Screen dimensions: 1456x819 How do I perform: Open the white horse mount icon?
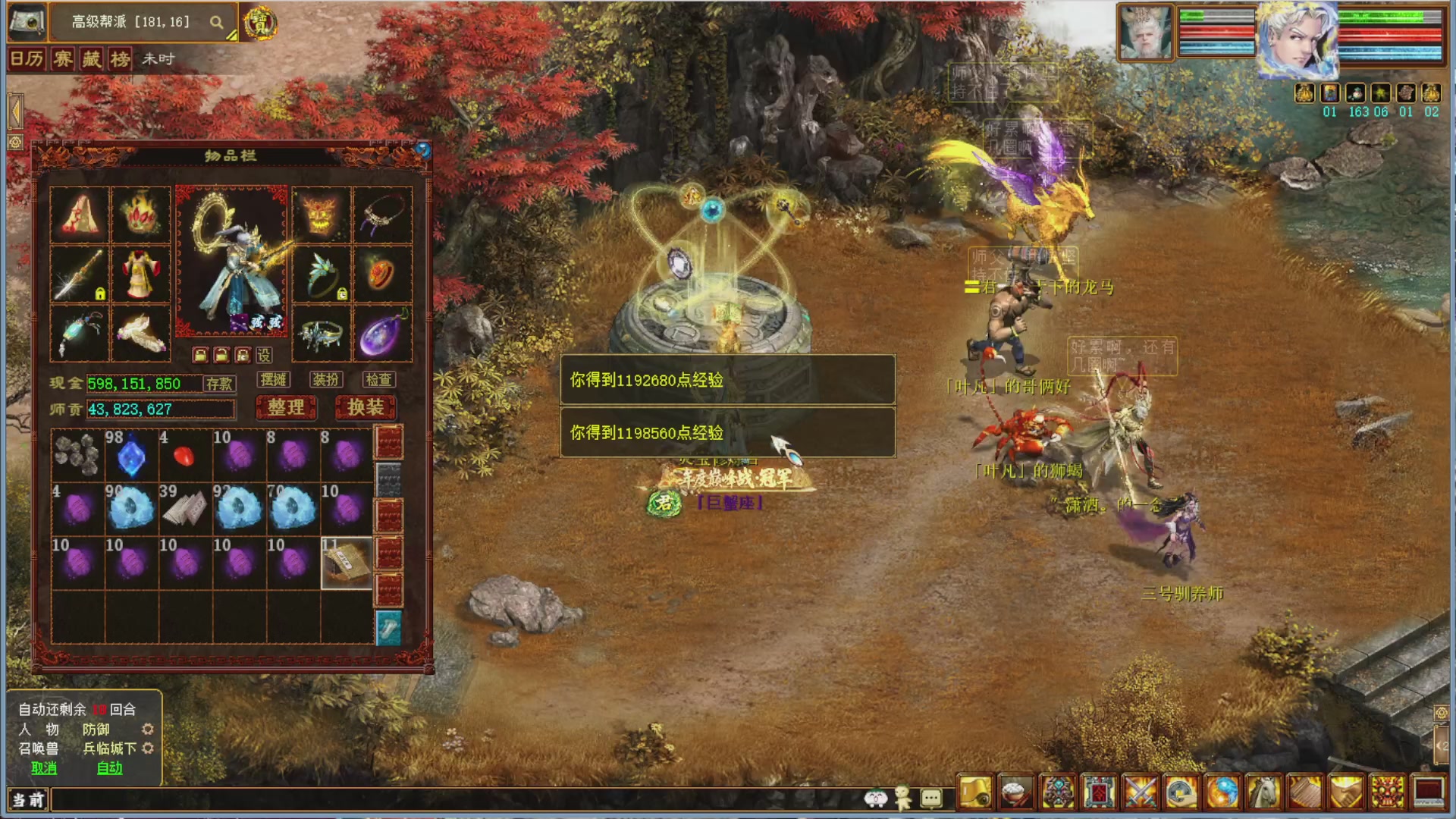tap(1263, 793)
